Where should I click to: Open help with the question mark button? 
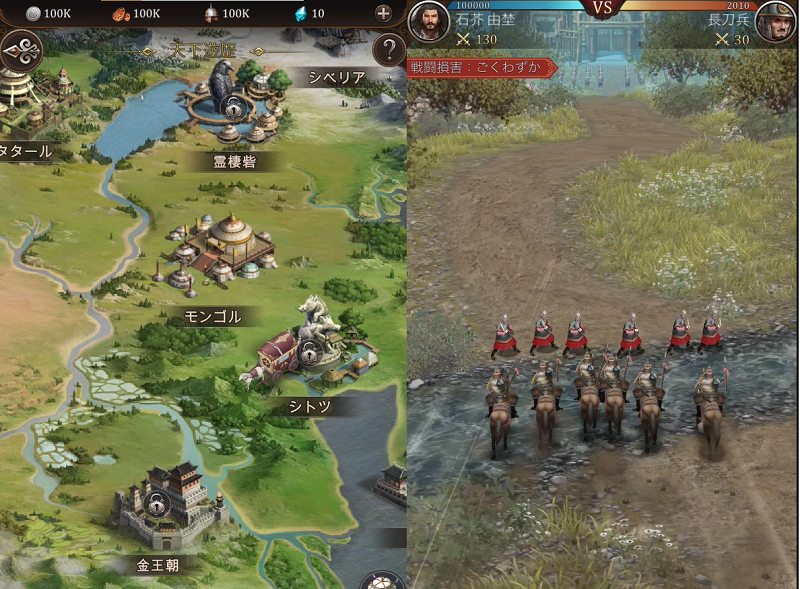(x=387, y=50)
